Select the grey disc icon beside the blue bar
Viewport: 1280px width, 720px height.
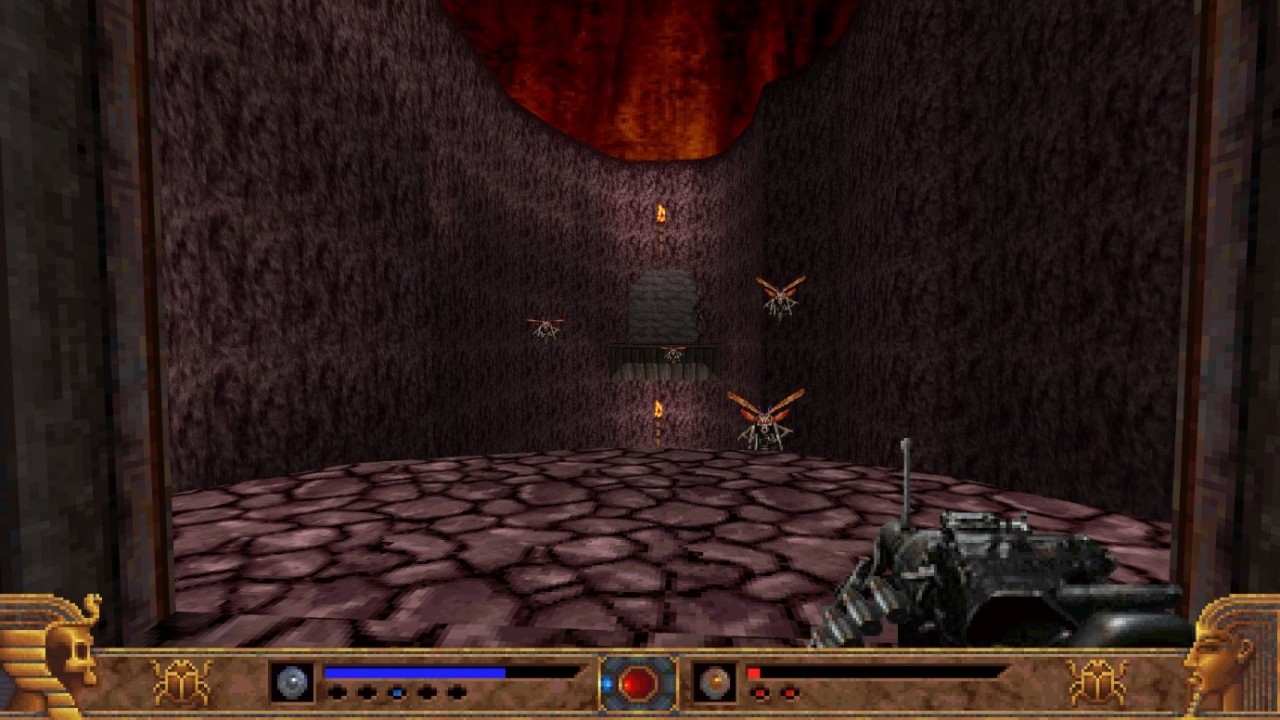[x=292, y=682]
